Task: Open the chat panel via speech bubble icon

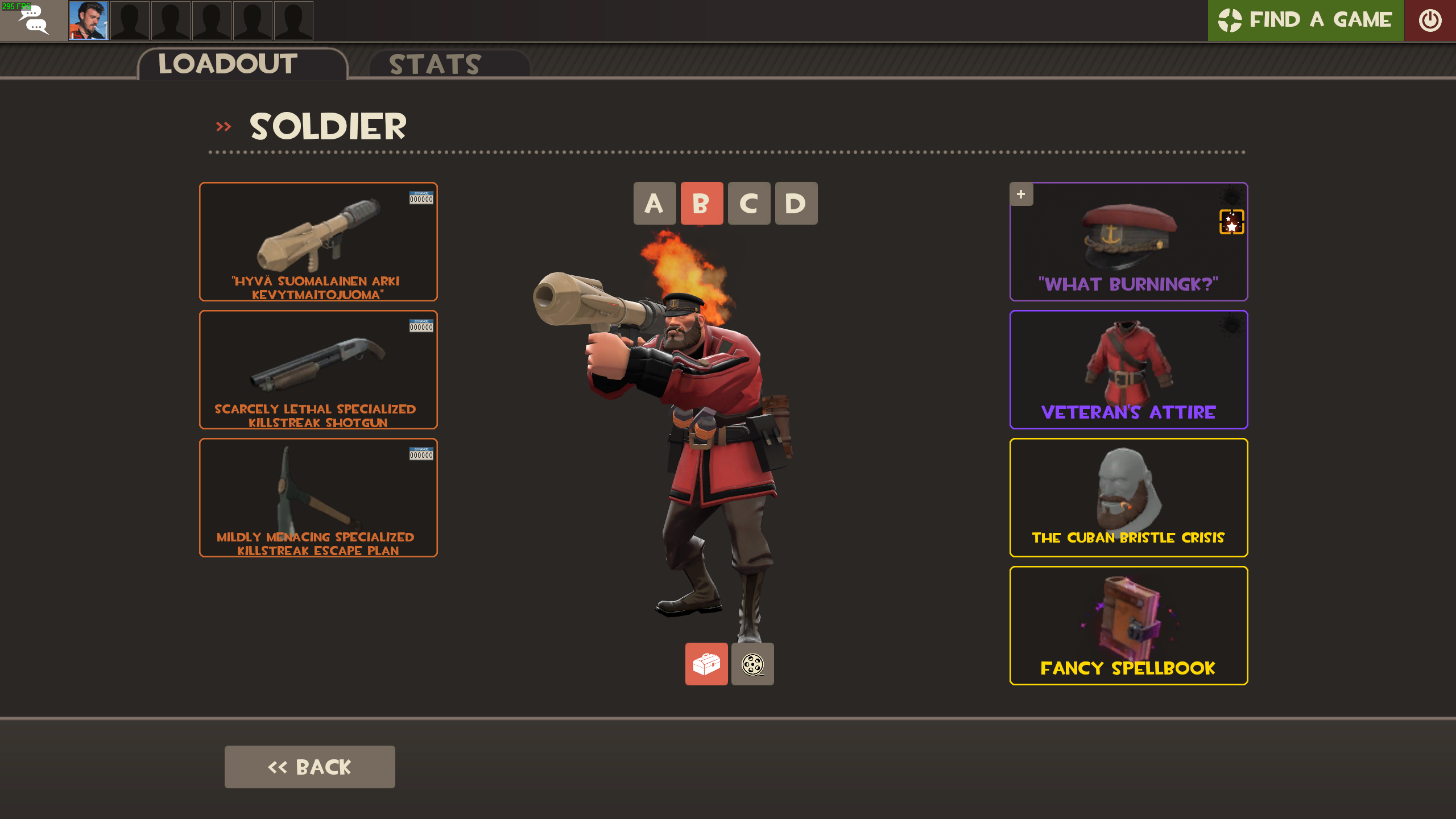Action: click(34, 20)
